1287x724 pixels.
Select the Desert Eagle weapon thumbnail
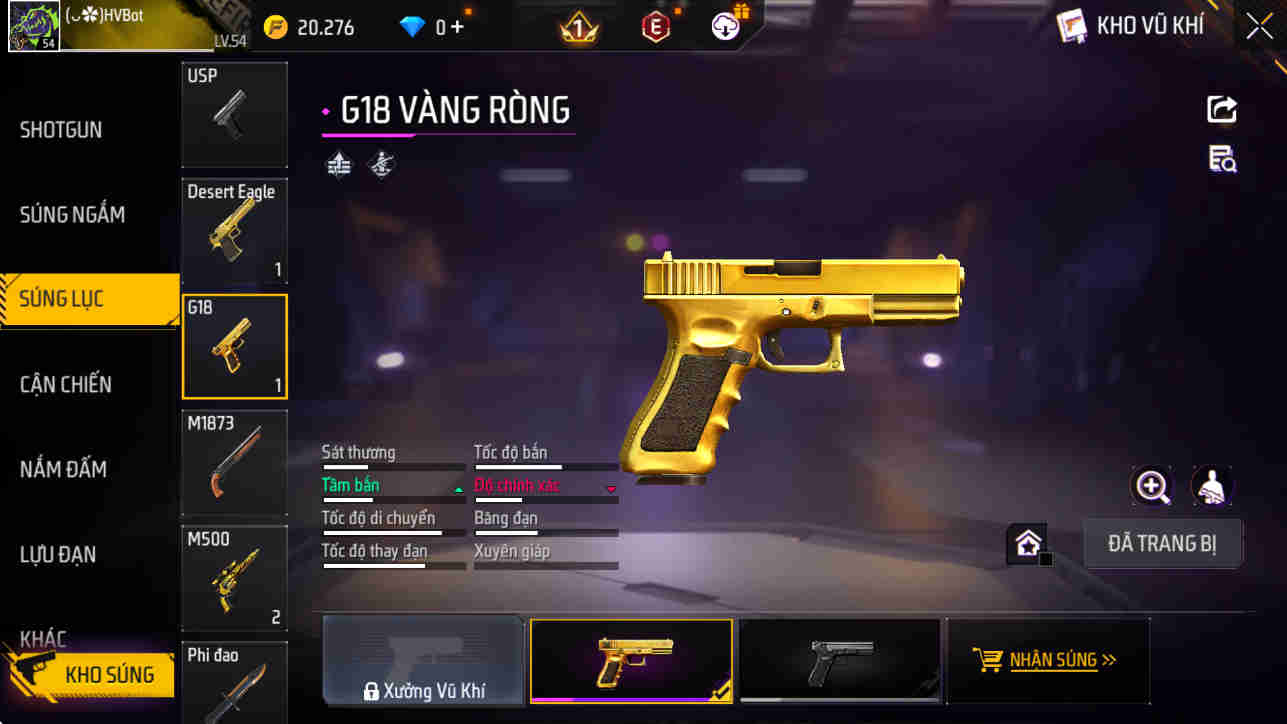tap(234, 231)
